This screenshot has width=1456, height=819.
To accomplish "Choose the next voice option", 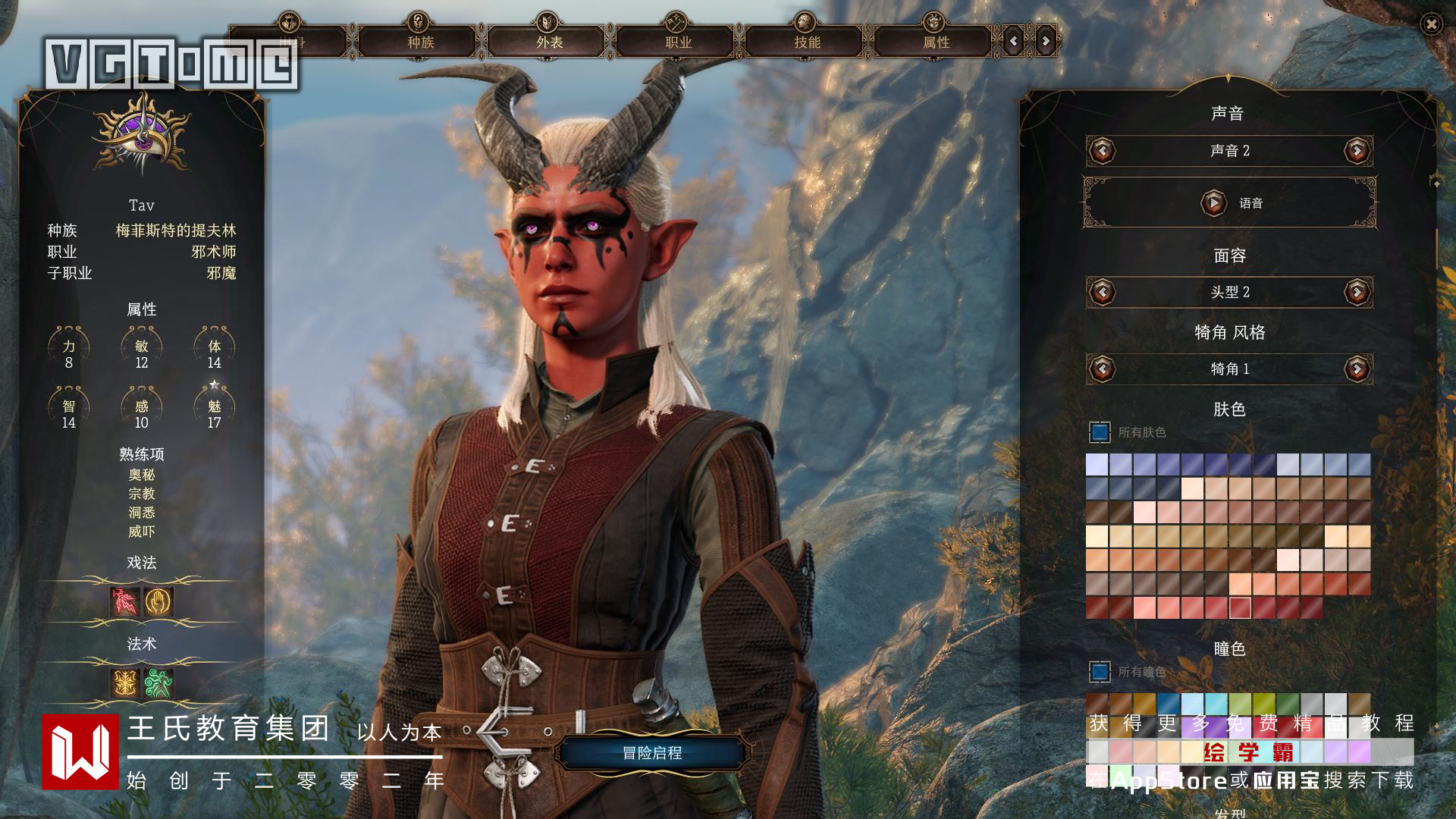I will point(1357,151).
